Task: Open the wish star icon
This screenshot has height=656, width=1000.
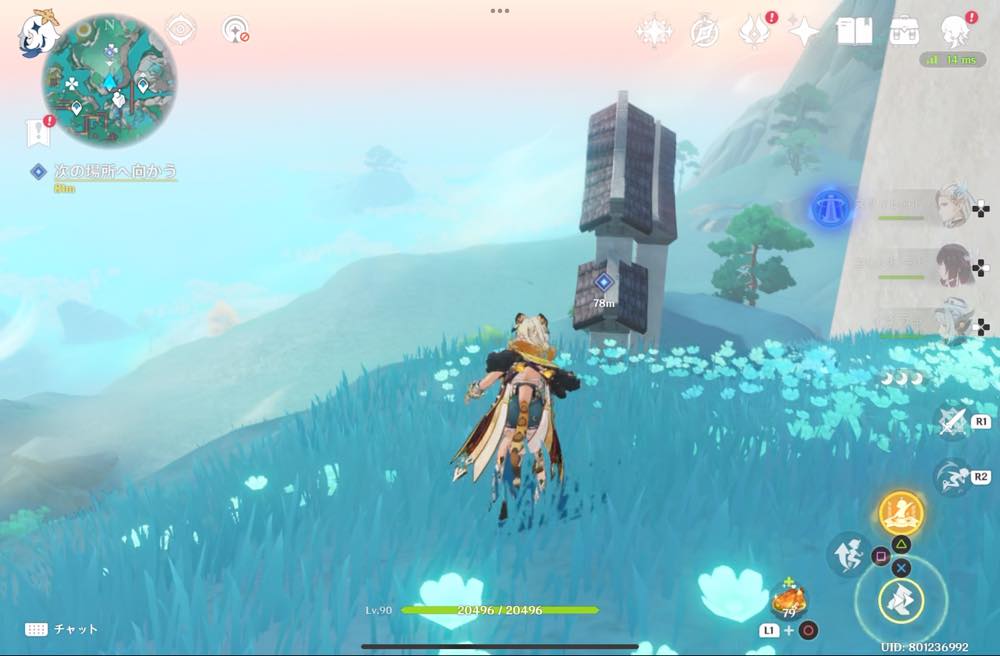Action: pos(654,32)
